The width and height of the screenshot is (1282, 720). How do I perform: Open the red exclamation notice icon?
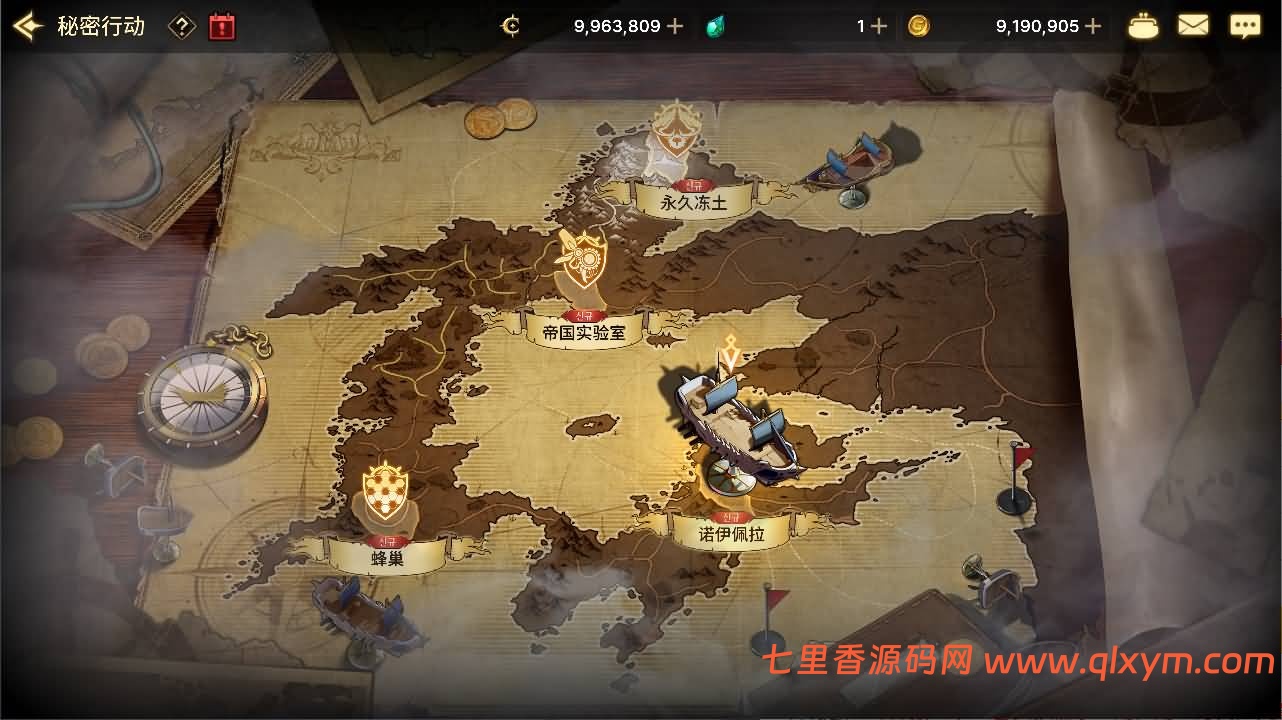220,27
